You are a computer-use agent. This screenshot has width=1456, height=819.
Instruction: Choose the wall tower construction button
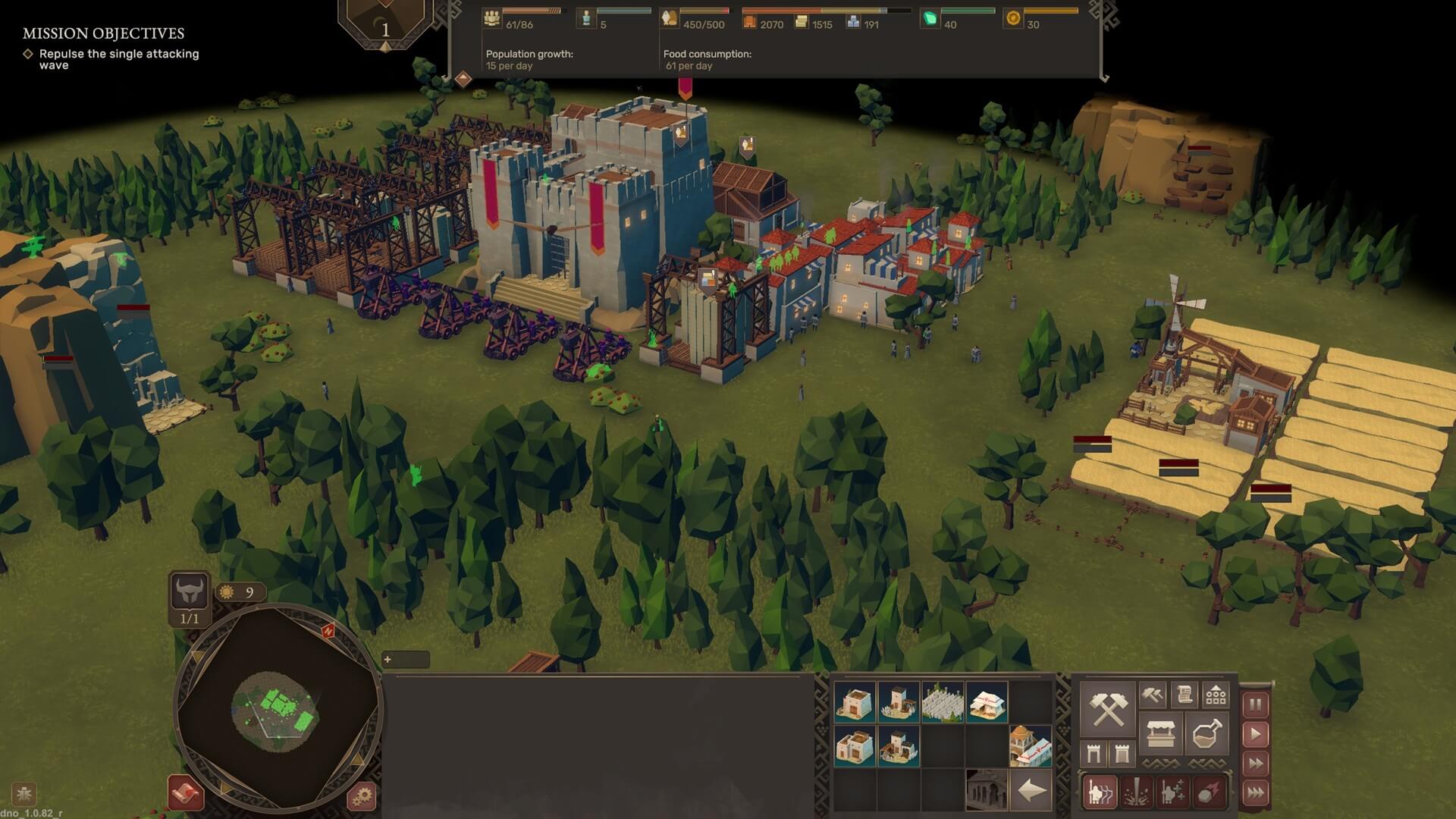click(1122, 754)
